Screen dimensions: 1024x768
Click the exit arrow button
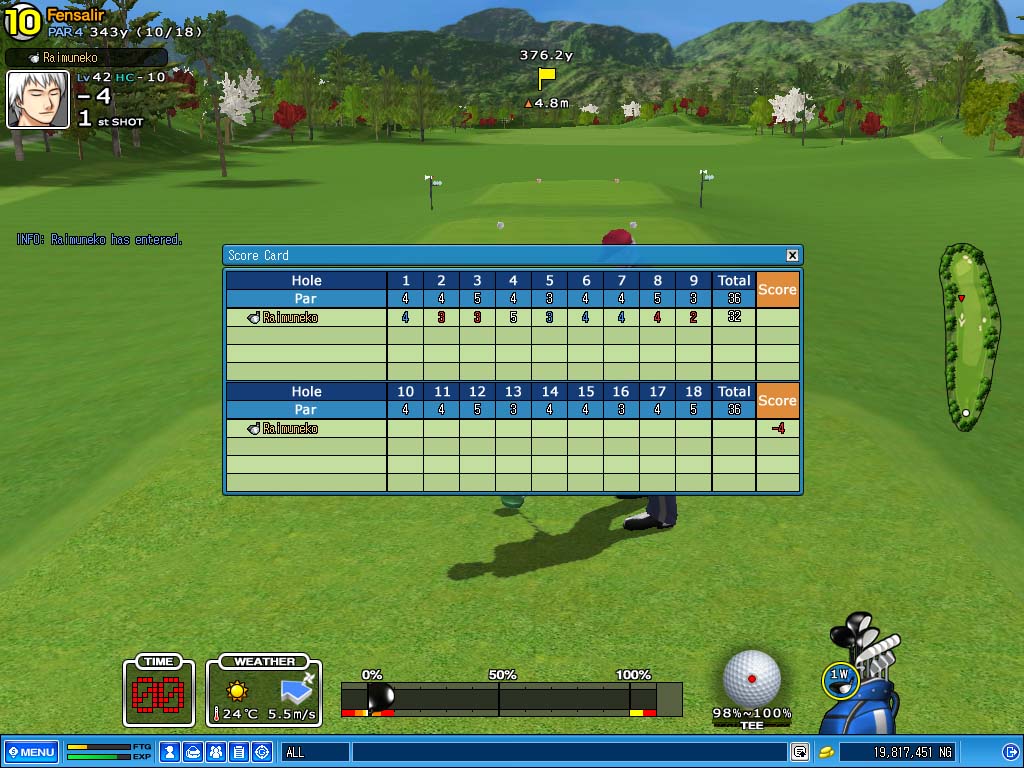(1010, 752)
